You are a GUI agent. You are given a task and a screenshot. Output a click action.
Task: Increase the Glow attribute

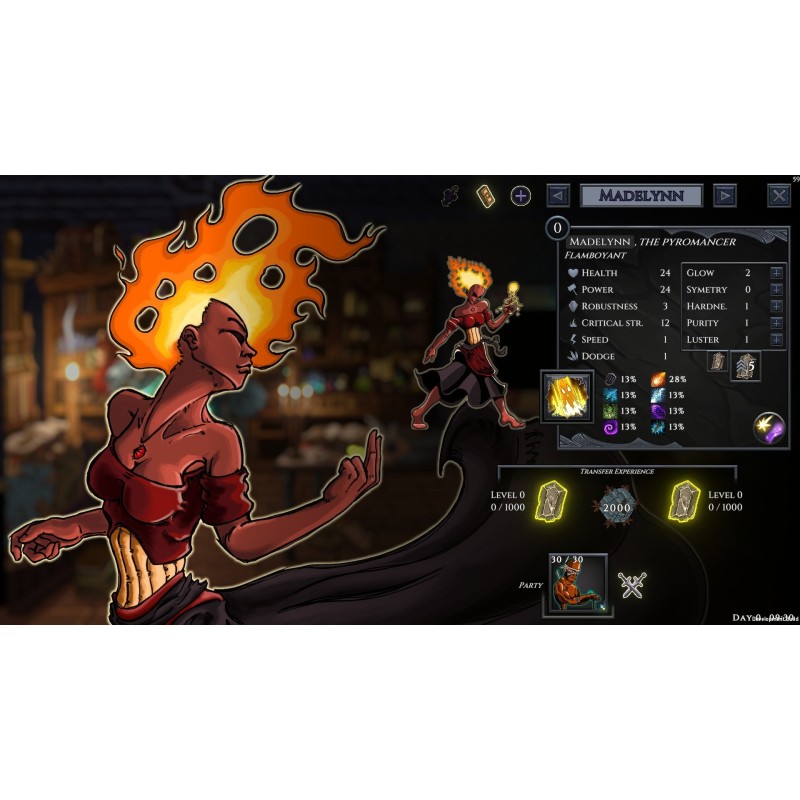pyautogui.click(x=776, y=273)
